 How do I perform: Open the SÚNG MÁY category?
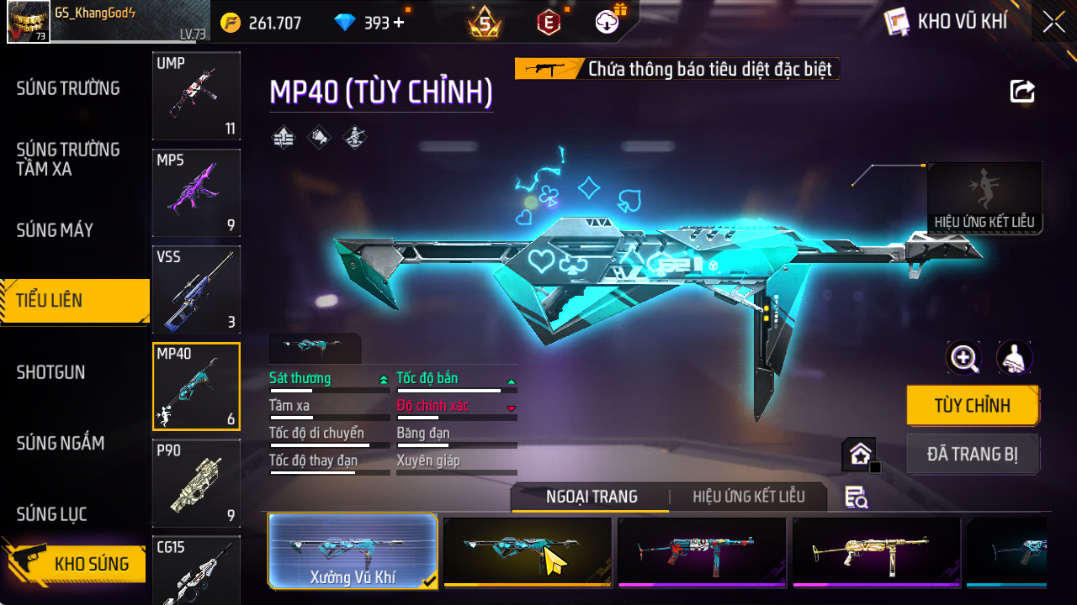[55, 230]
